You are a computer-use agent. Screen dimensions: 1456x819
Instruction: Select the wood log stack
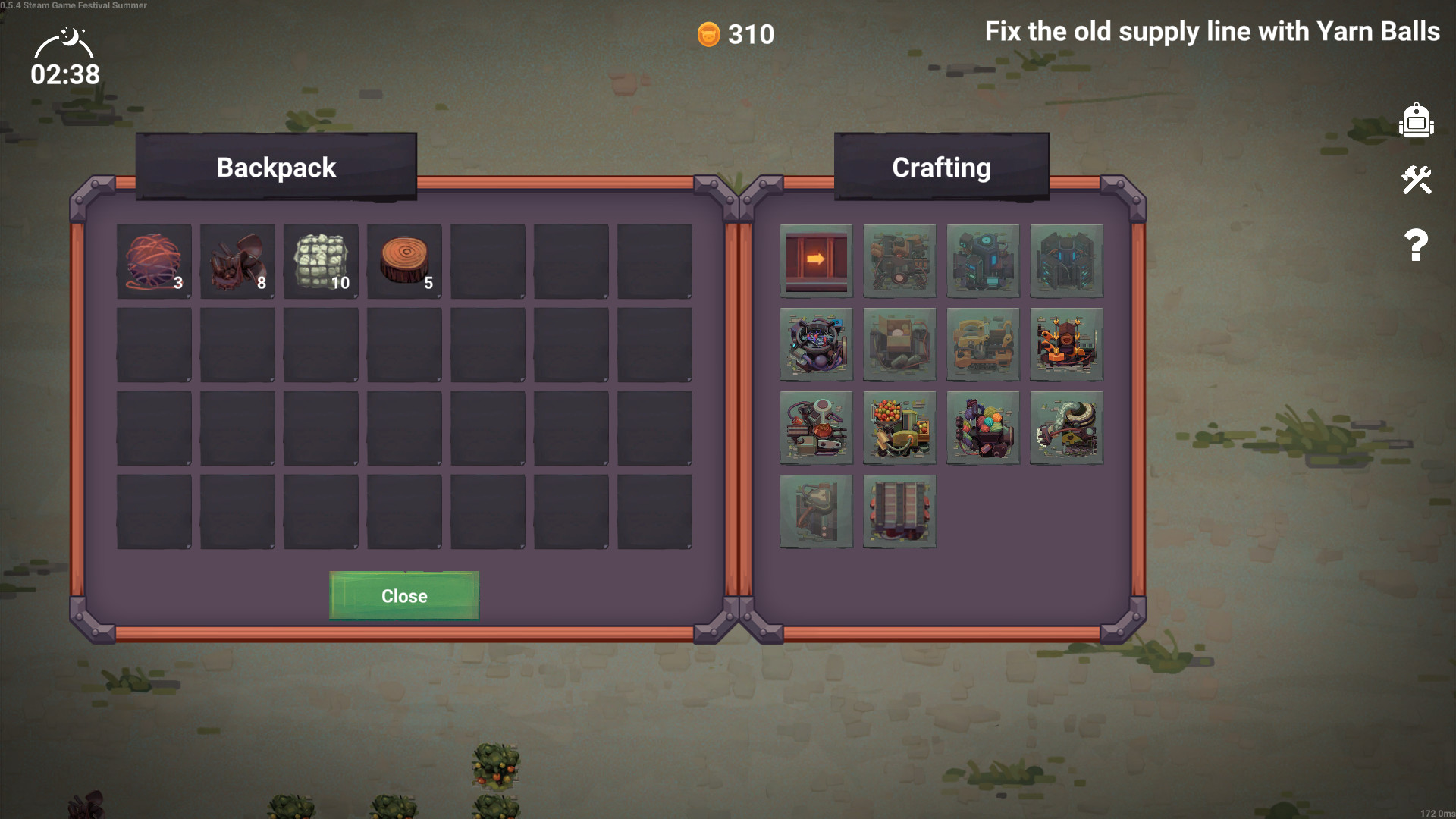[404, 262]
